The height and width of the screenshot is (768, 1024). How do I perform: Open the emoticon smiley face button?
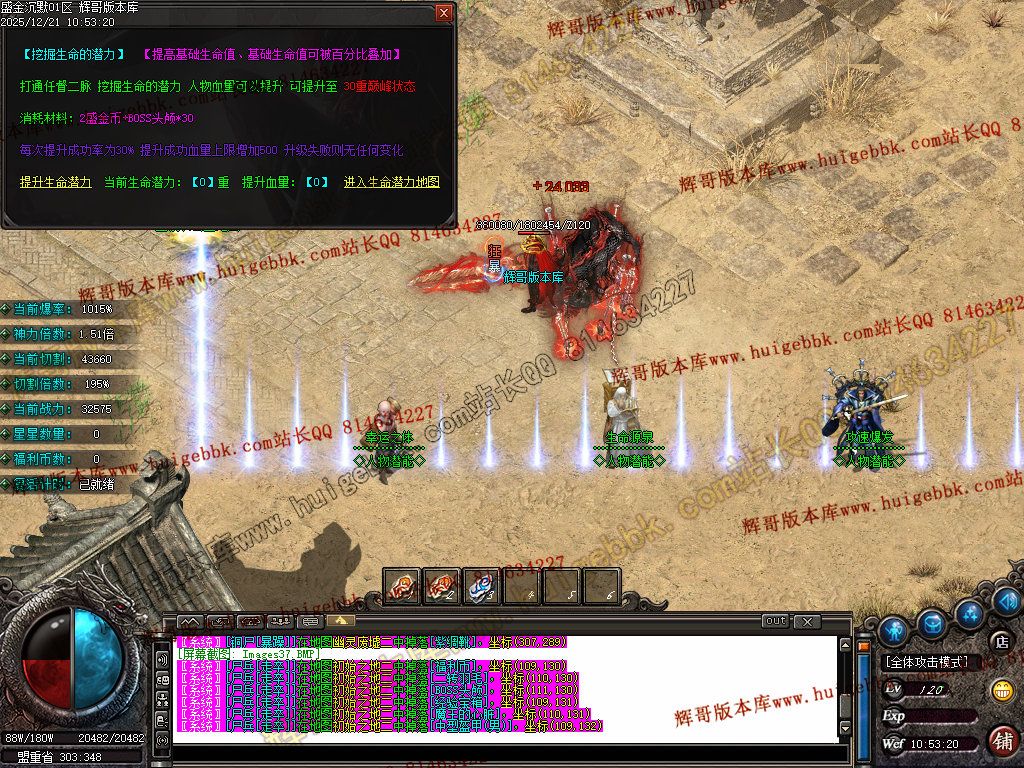pos(1001,690)
